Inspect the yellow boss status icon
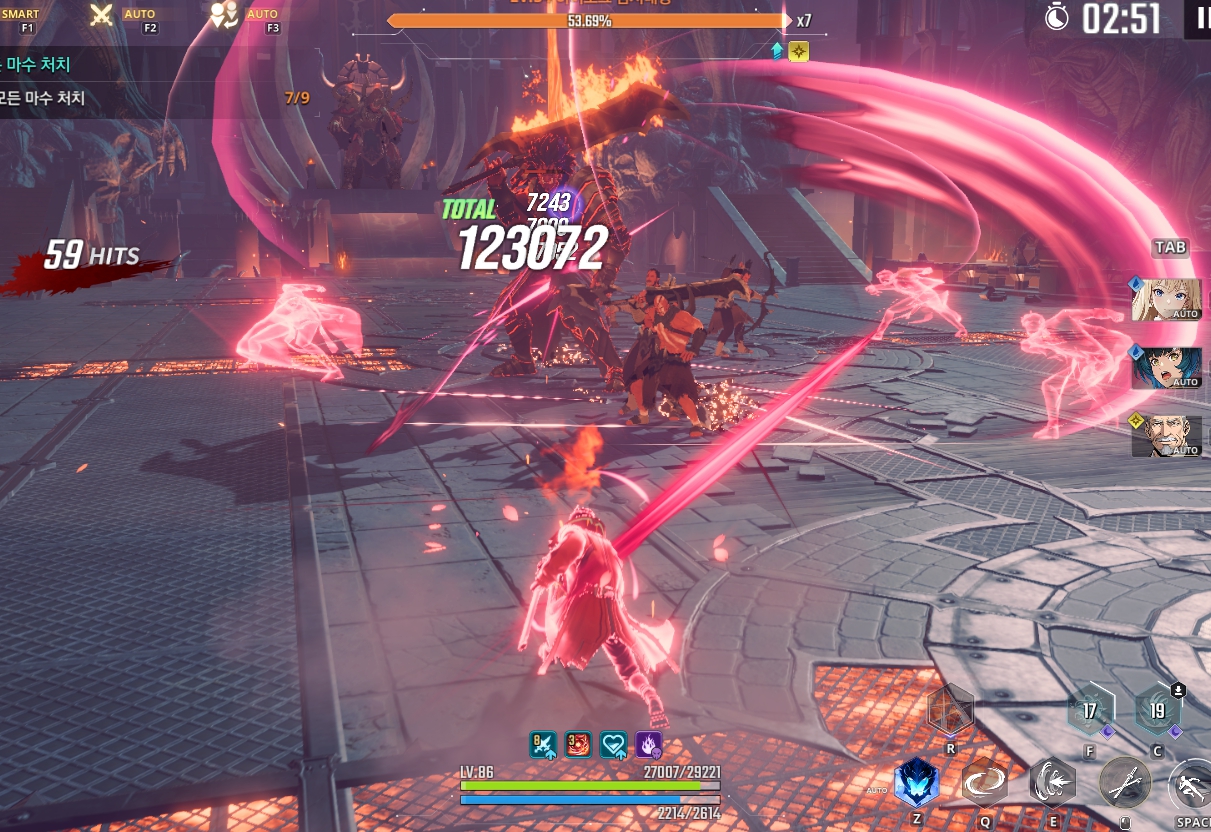 pos(798,51)
